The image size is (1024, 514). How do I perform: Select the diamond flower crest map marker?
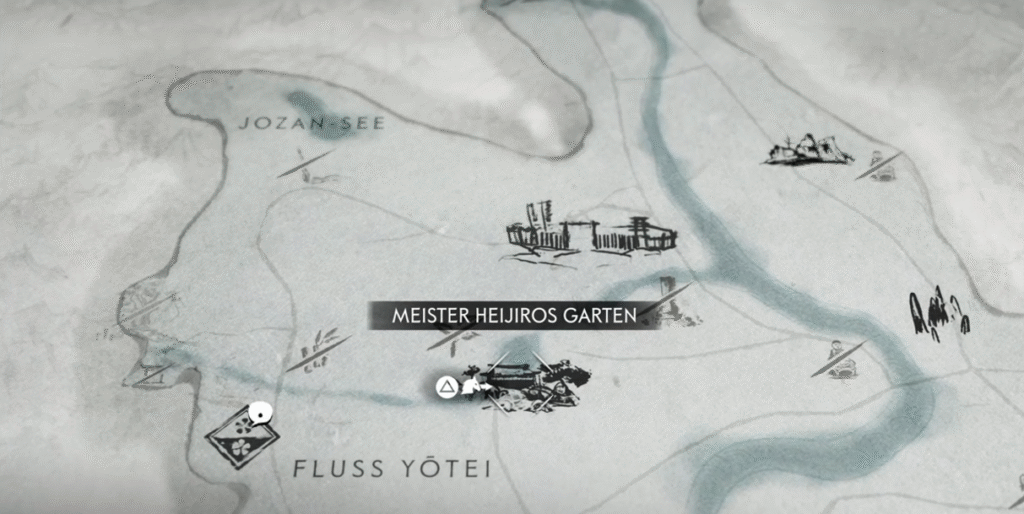coord(242,436)
